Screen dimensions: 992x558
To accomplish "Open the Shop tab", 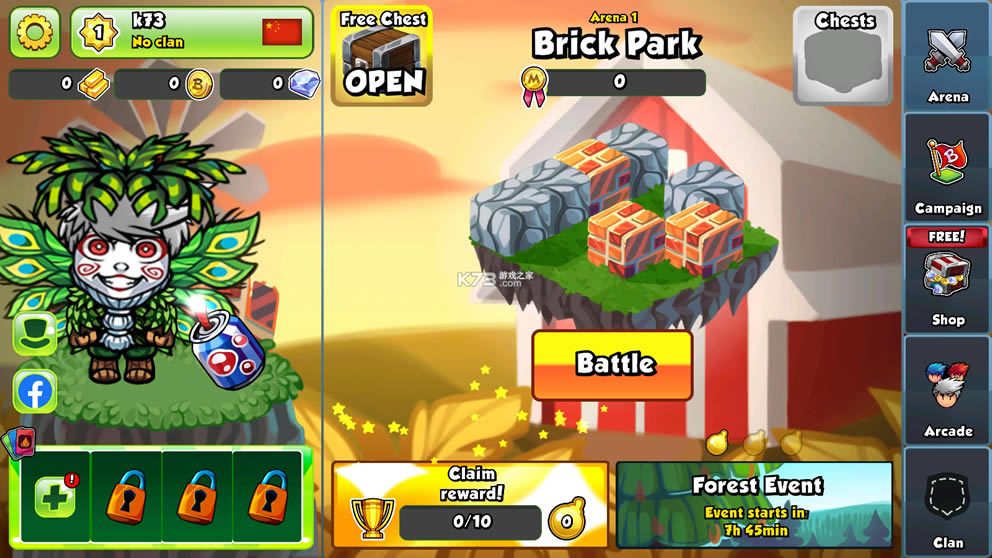I will click(947, 281).
